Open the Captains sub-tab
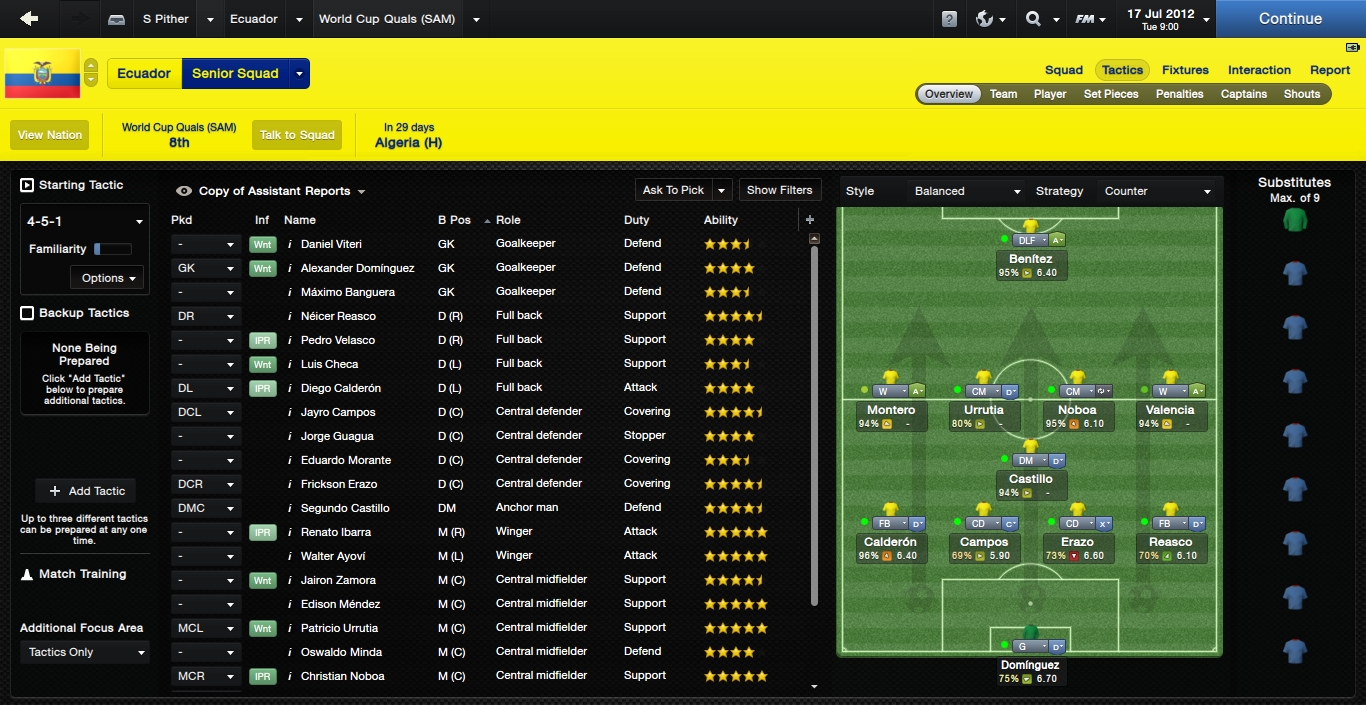The width and height of the screenshot is (1366, 705). pos(1243,94)
